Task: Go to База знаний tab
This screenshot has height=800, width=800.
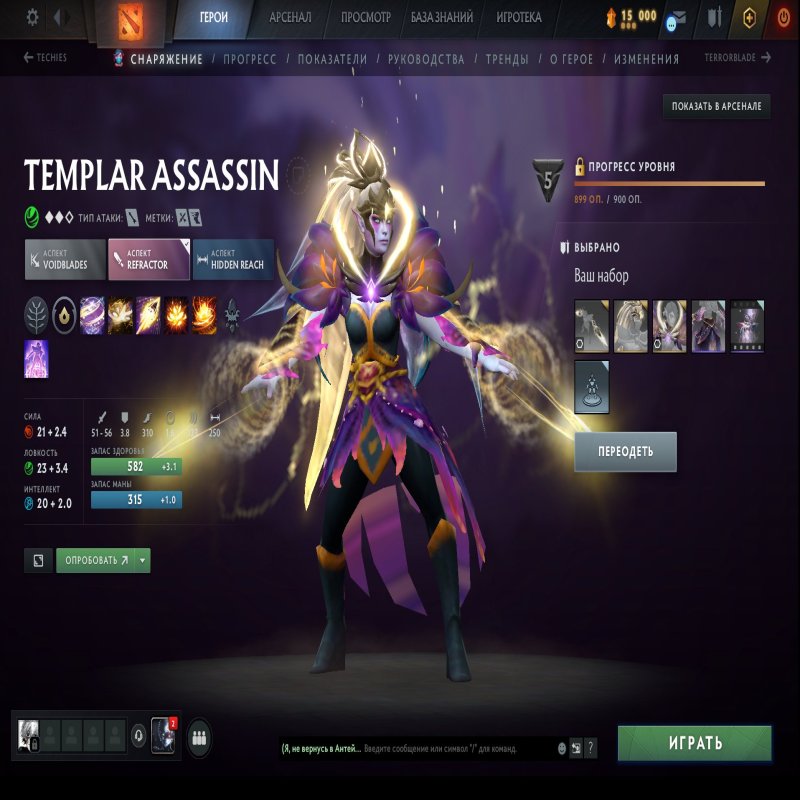Action: pos(441,17)
